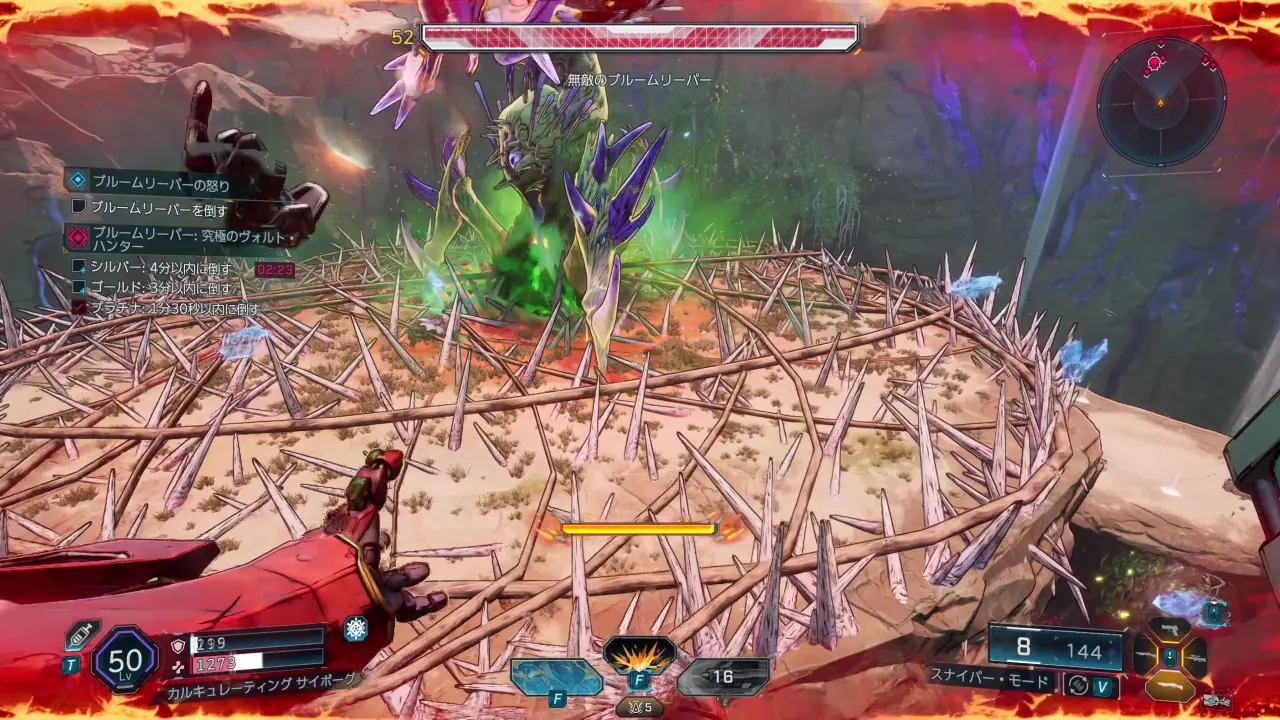Click the Gold 3-minute objective checkbox

click(x=79, y=287)
